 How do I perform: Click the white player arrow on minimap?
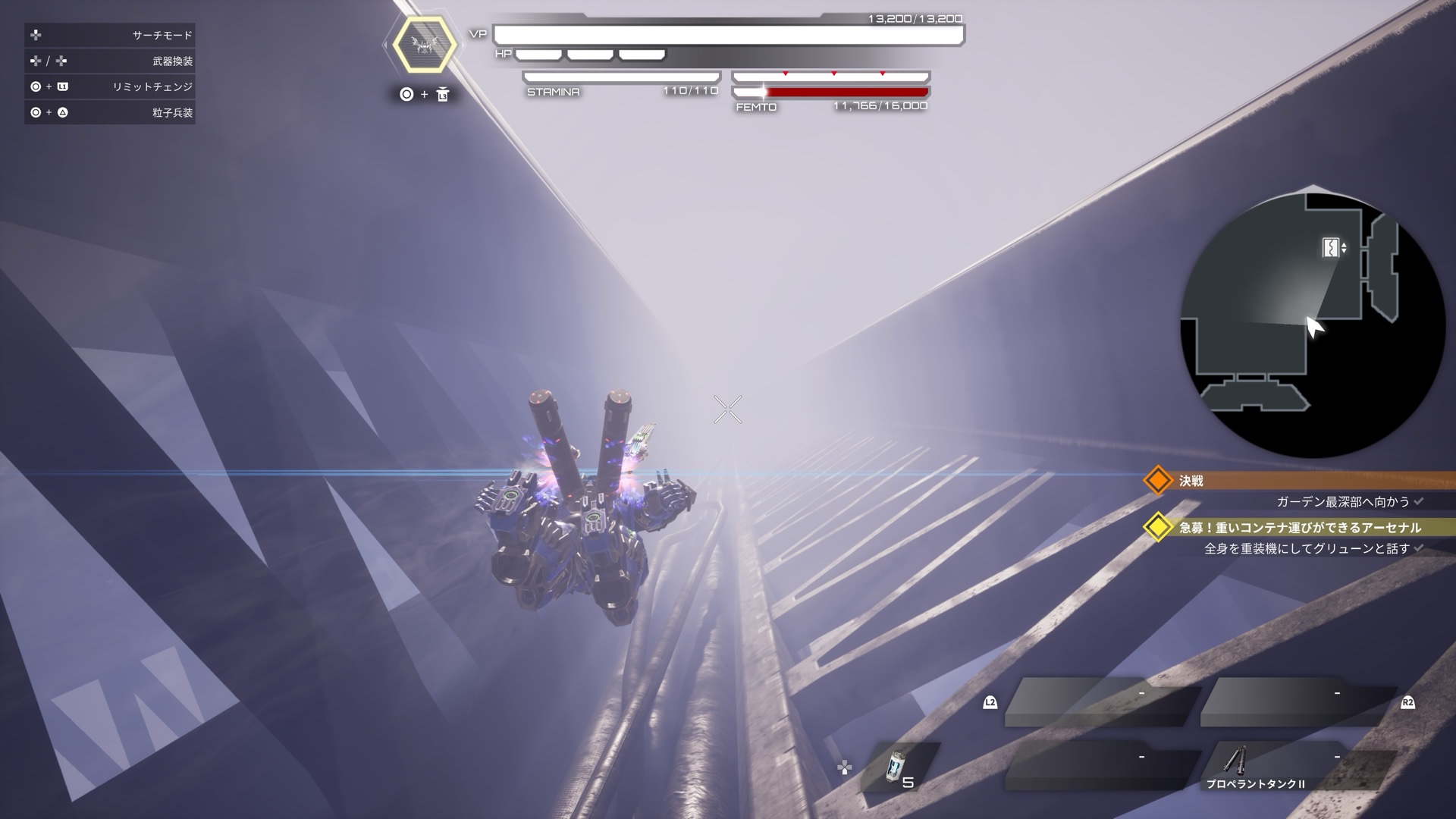tap(1314, 327)
